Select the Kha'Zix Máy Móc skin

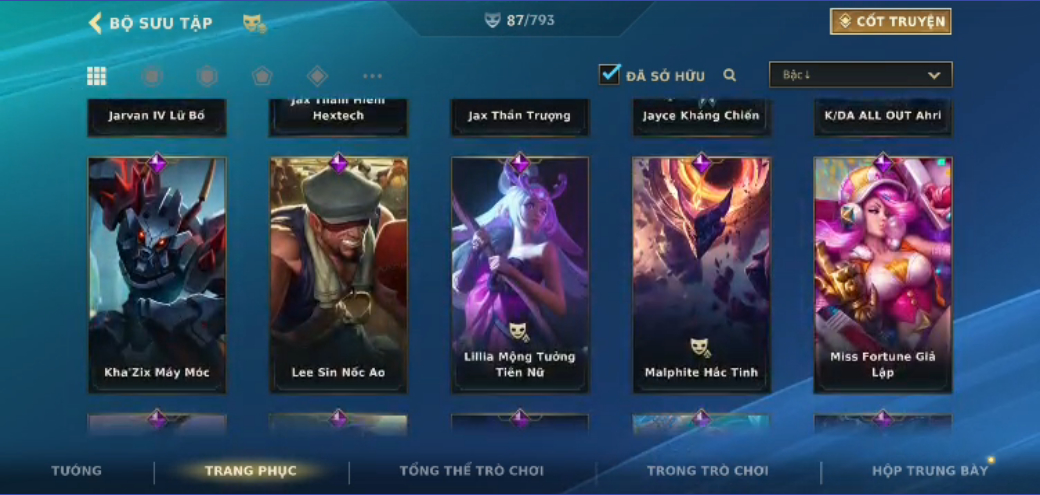pyautogui.click(x=157, y=275)
